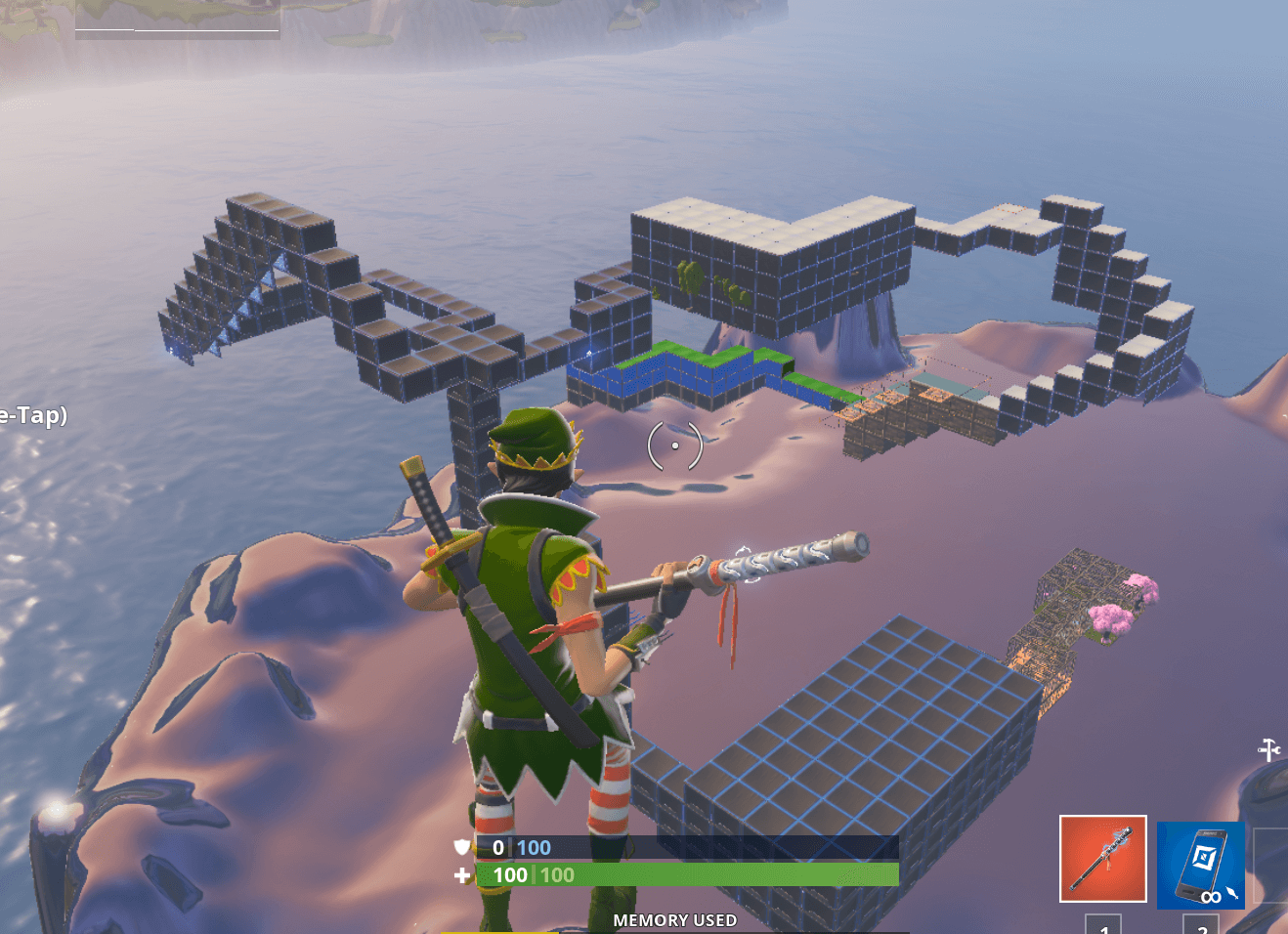
Task: Click the white tool cursor icon on the right edge
Action: 1270,752
